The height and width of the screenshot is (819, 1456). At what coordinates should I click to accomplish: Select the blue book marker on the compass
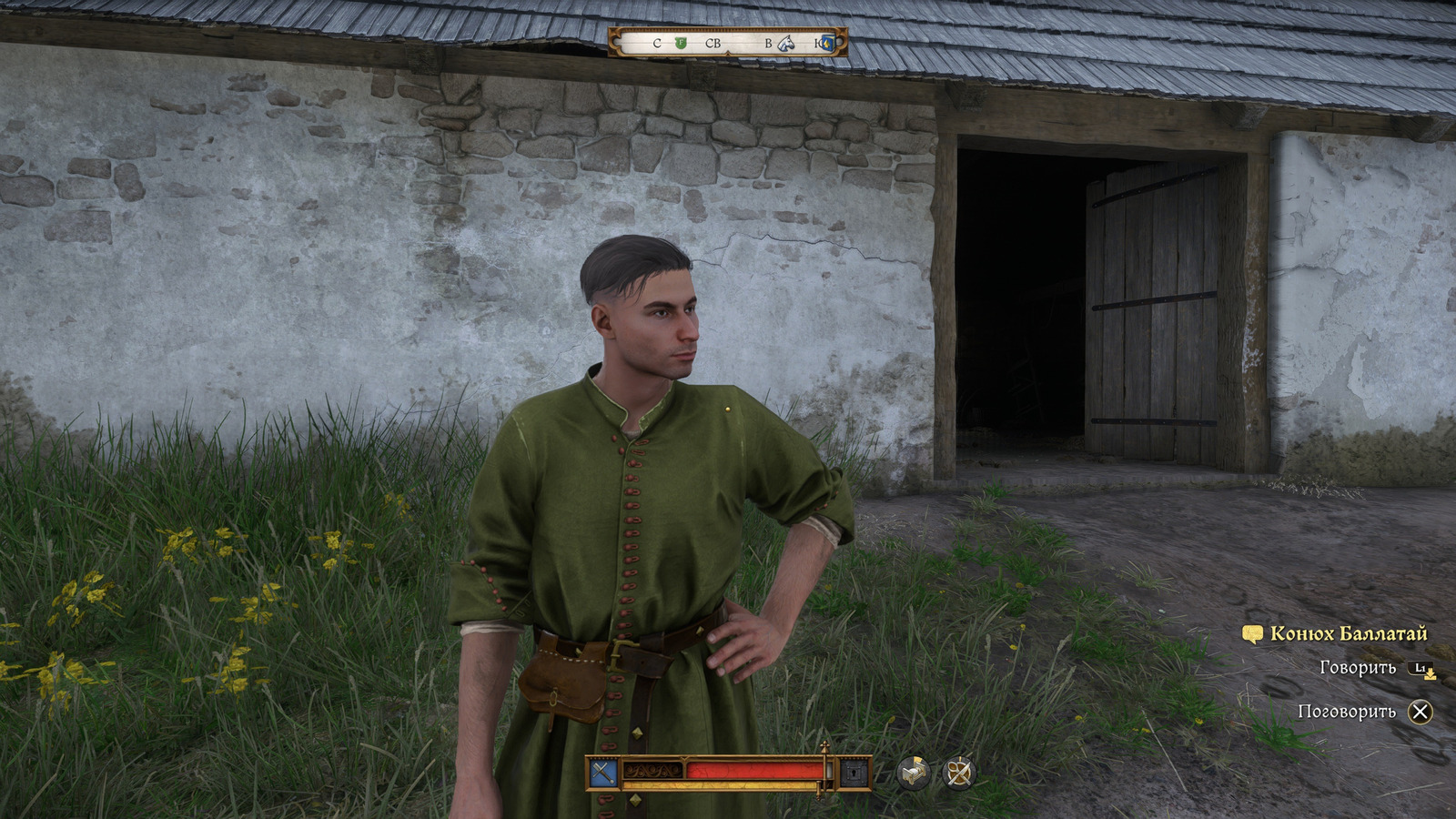[x=826, y=43]
